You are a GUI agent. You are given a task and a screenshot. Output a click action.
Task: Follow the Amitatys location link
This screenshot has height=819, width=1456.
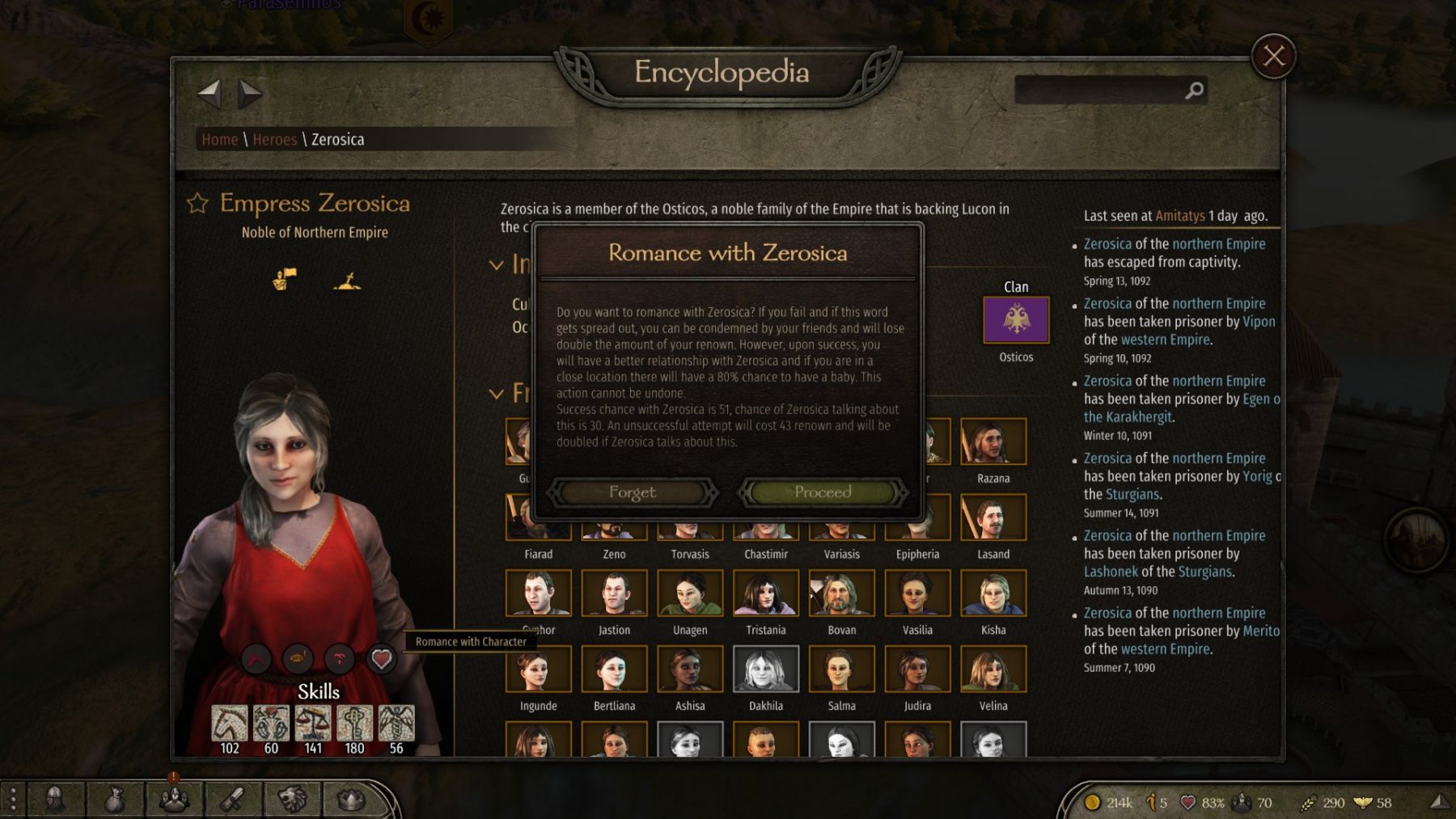pos(1180,216)
